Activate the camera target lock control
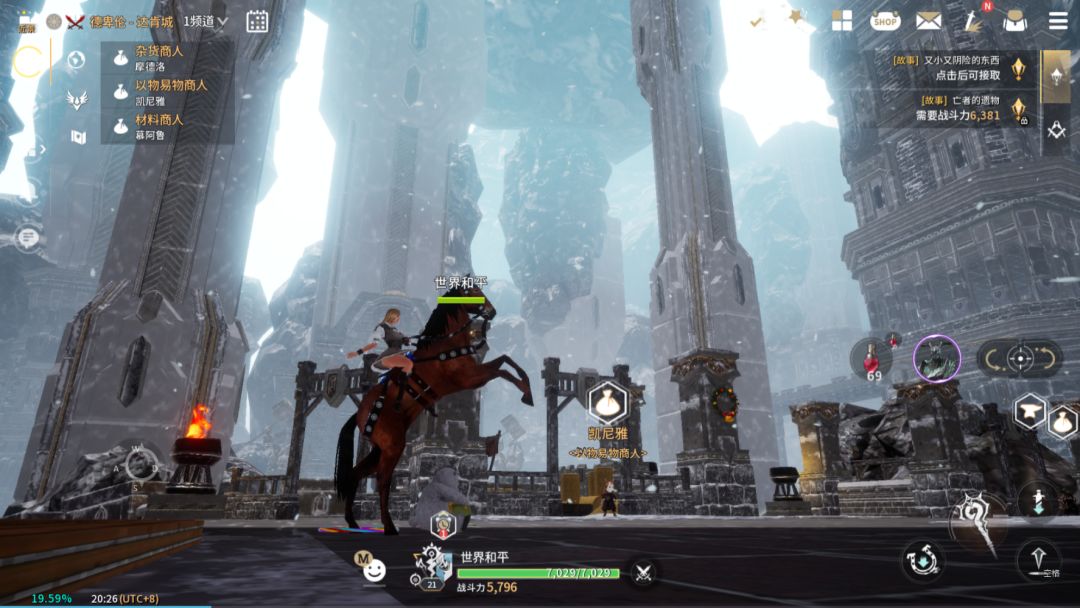 point(1019,358)
